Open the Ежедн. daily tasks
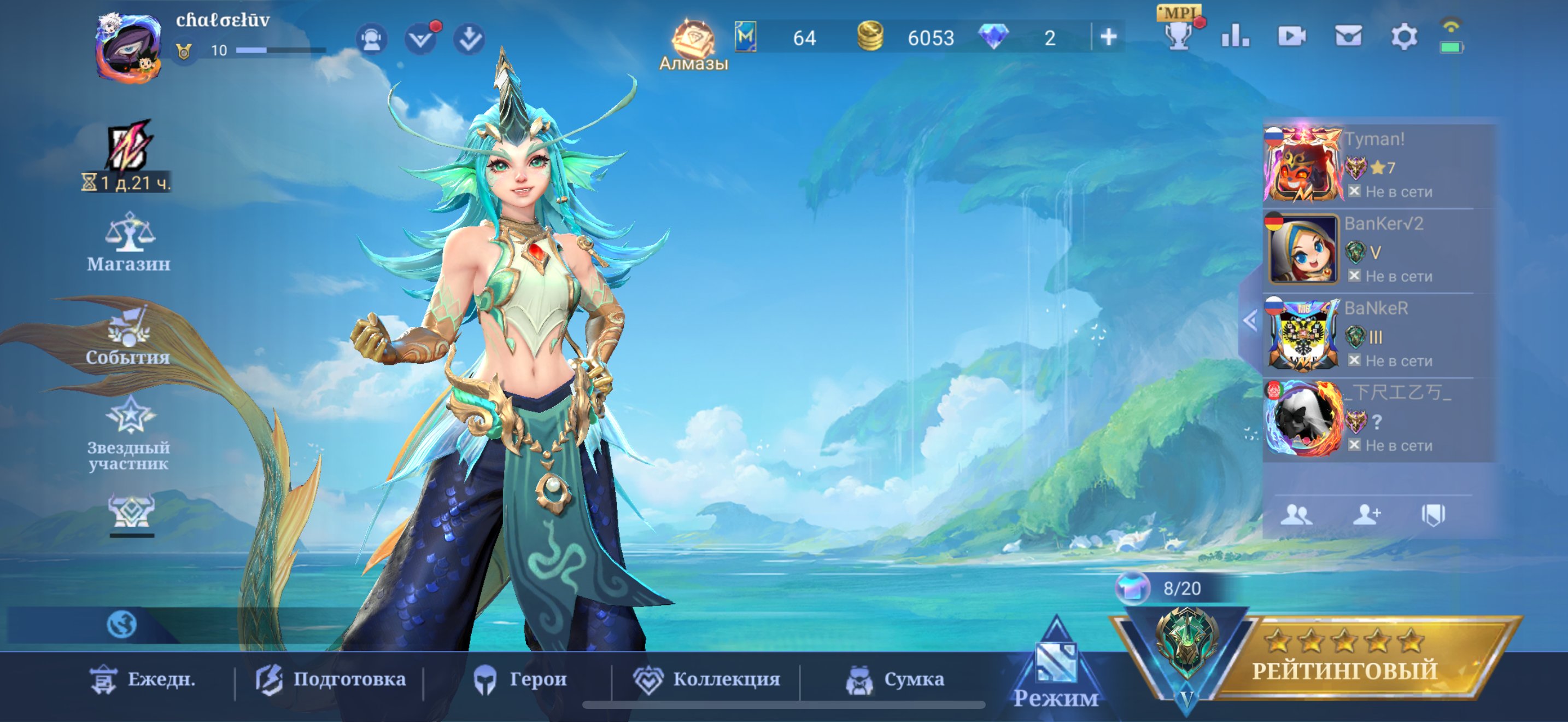The height and width of the screenshot is (722, 1568). coord(144,679)
